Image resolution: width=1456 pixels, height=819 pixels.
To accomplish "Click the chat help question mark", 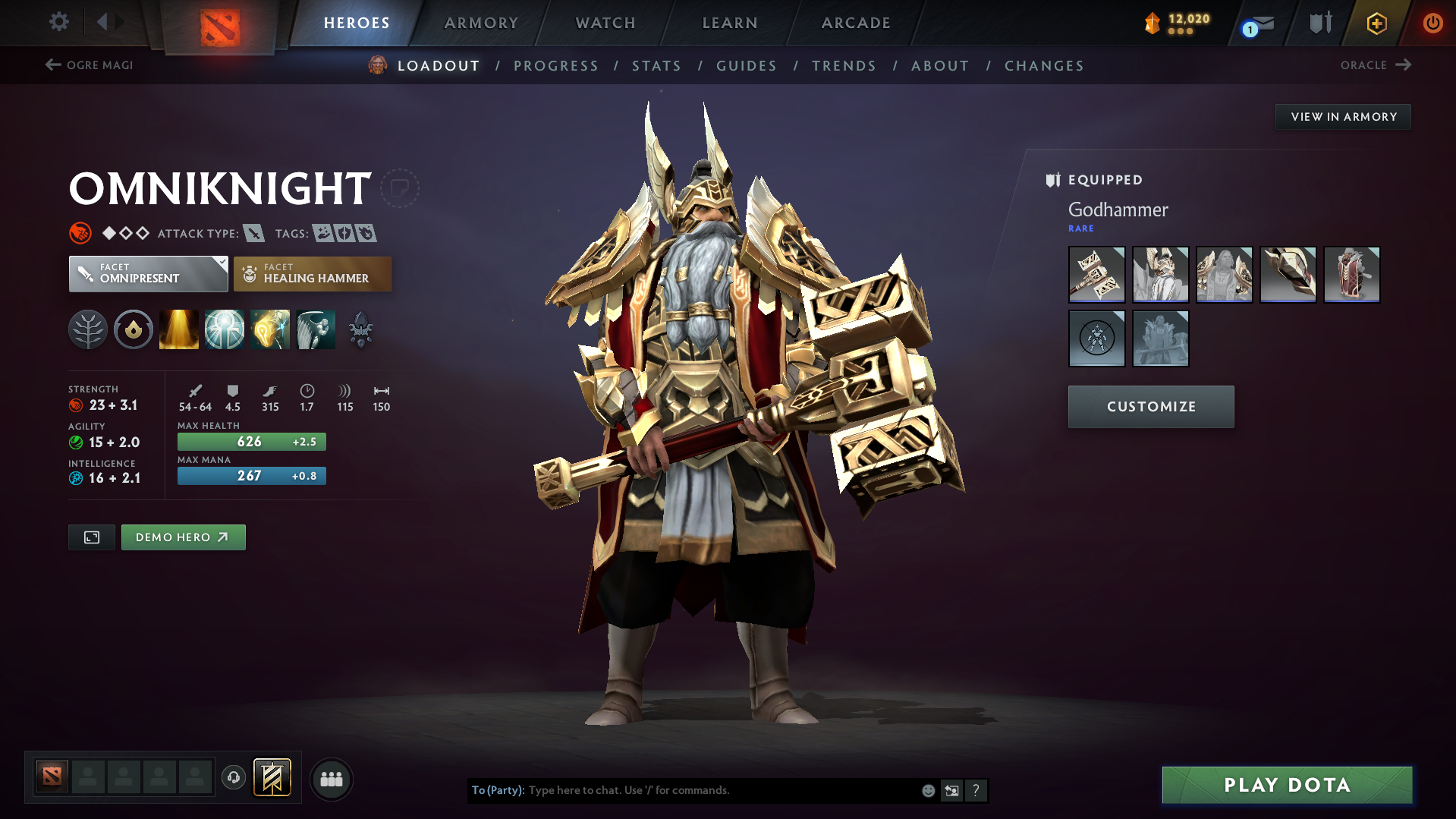I will (976, 790).
